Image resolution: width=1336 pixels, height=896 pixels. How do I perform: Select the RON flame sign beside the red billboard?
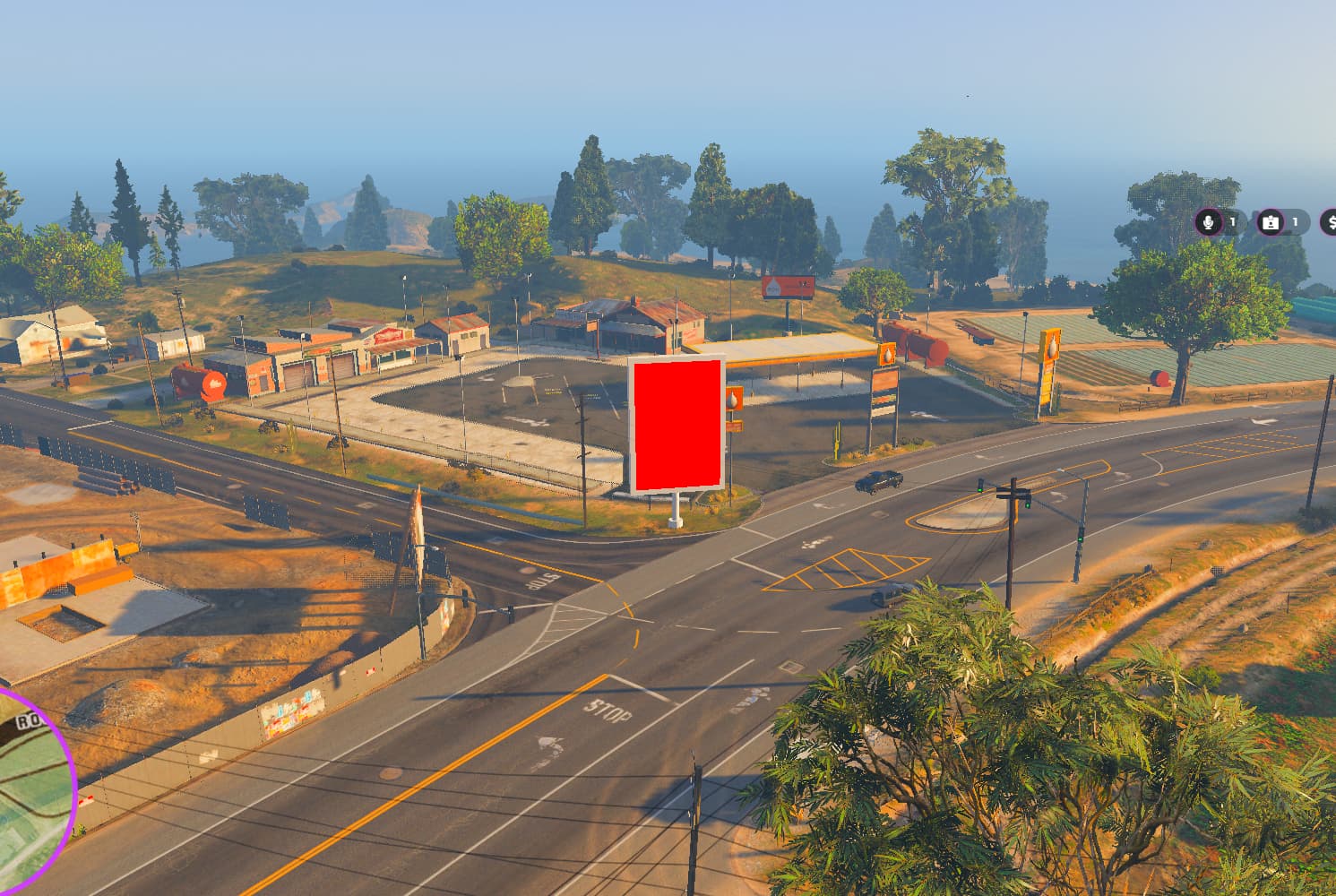coord(735,400)
